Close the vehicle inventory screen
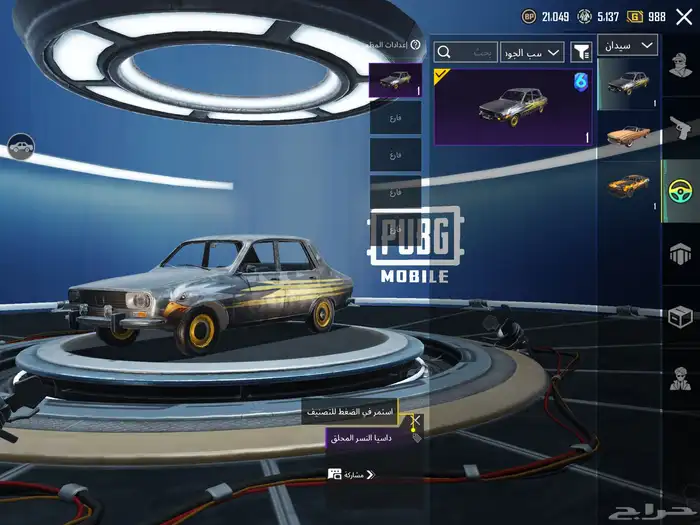Viewport: 700px width, 525px height. (683, 16)
